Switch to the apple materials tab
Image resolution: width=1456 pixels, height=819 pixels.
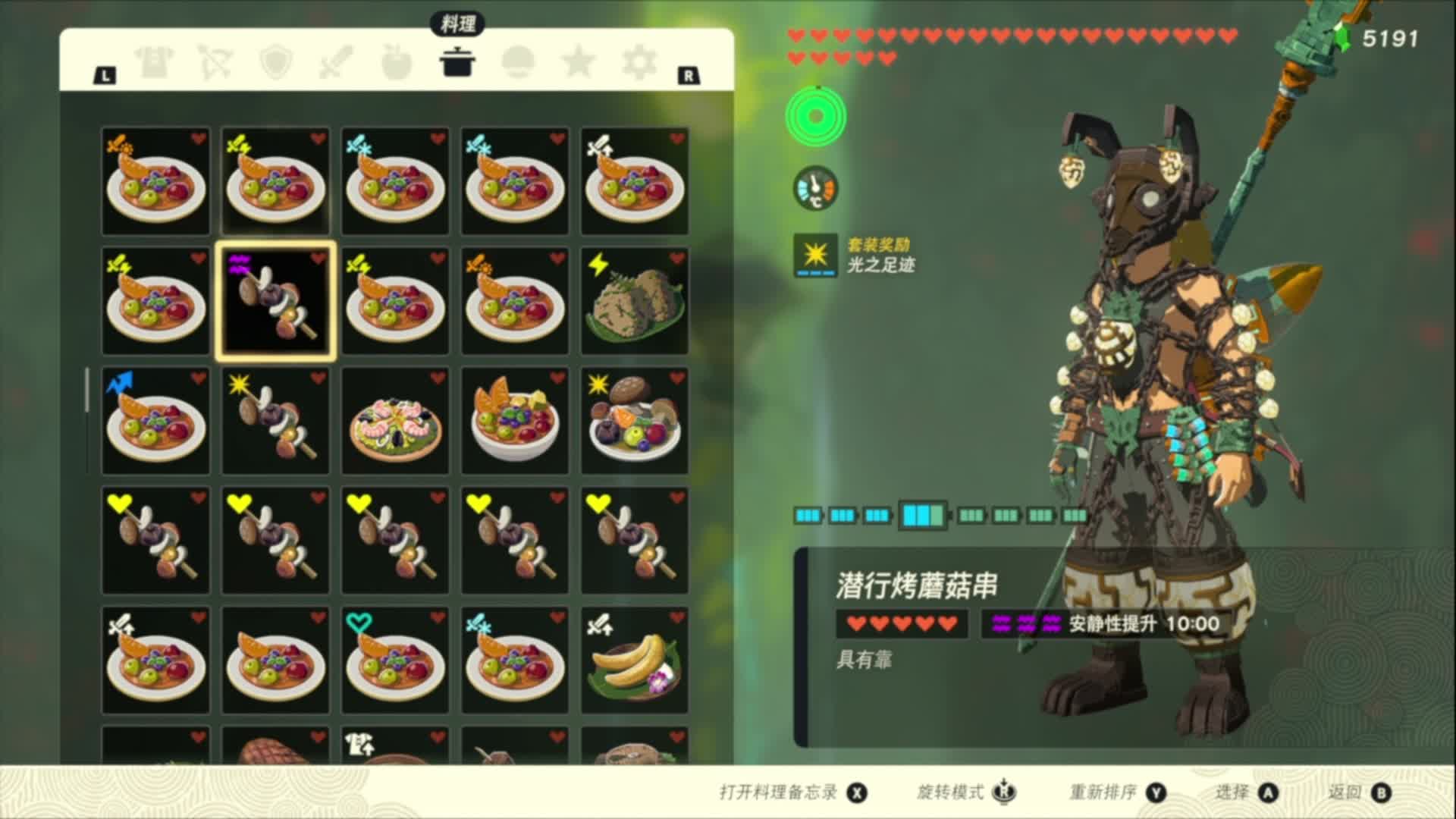[x=397, y=62]
